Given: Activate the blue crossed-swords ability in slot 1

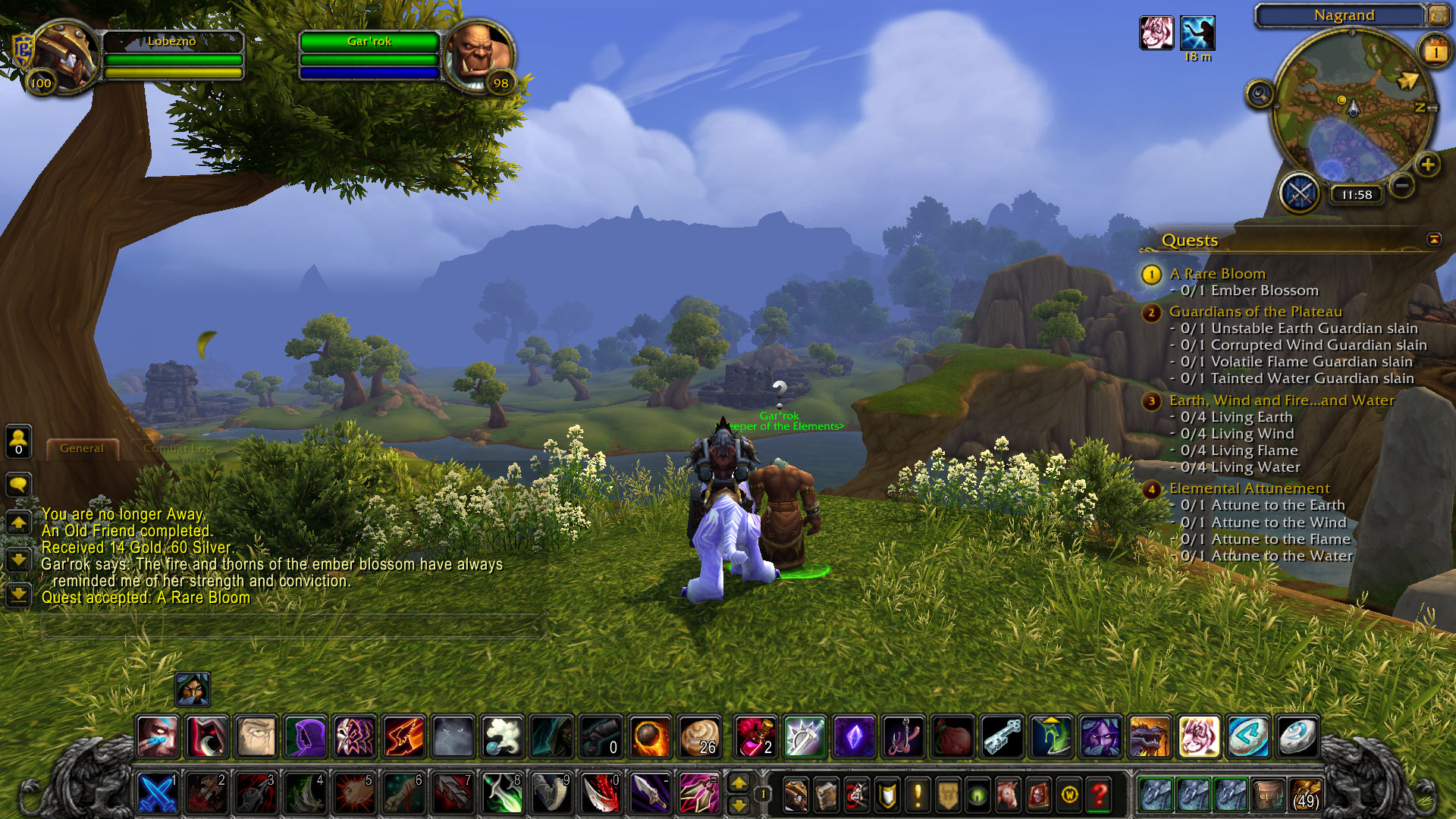Looking at the screenshot, I should [x=158, y=794].
